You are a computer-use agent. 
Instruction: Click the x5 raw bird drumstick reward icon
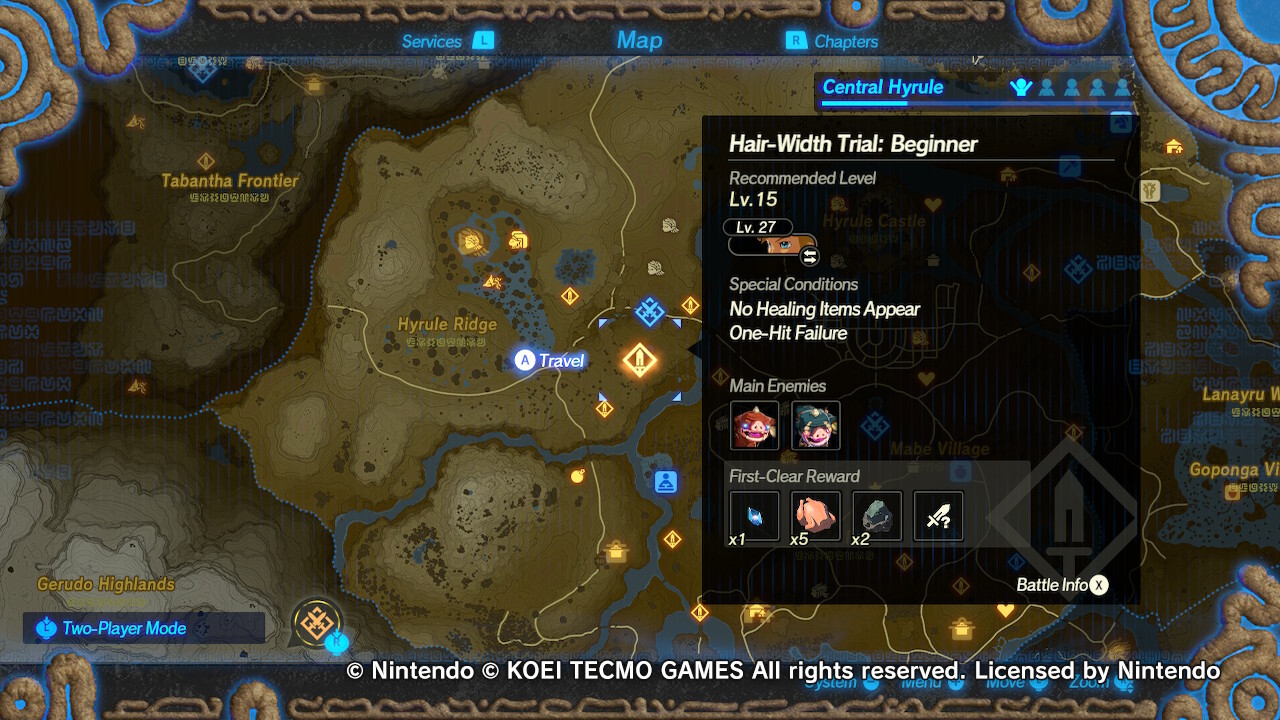point(815,514)
